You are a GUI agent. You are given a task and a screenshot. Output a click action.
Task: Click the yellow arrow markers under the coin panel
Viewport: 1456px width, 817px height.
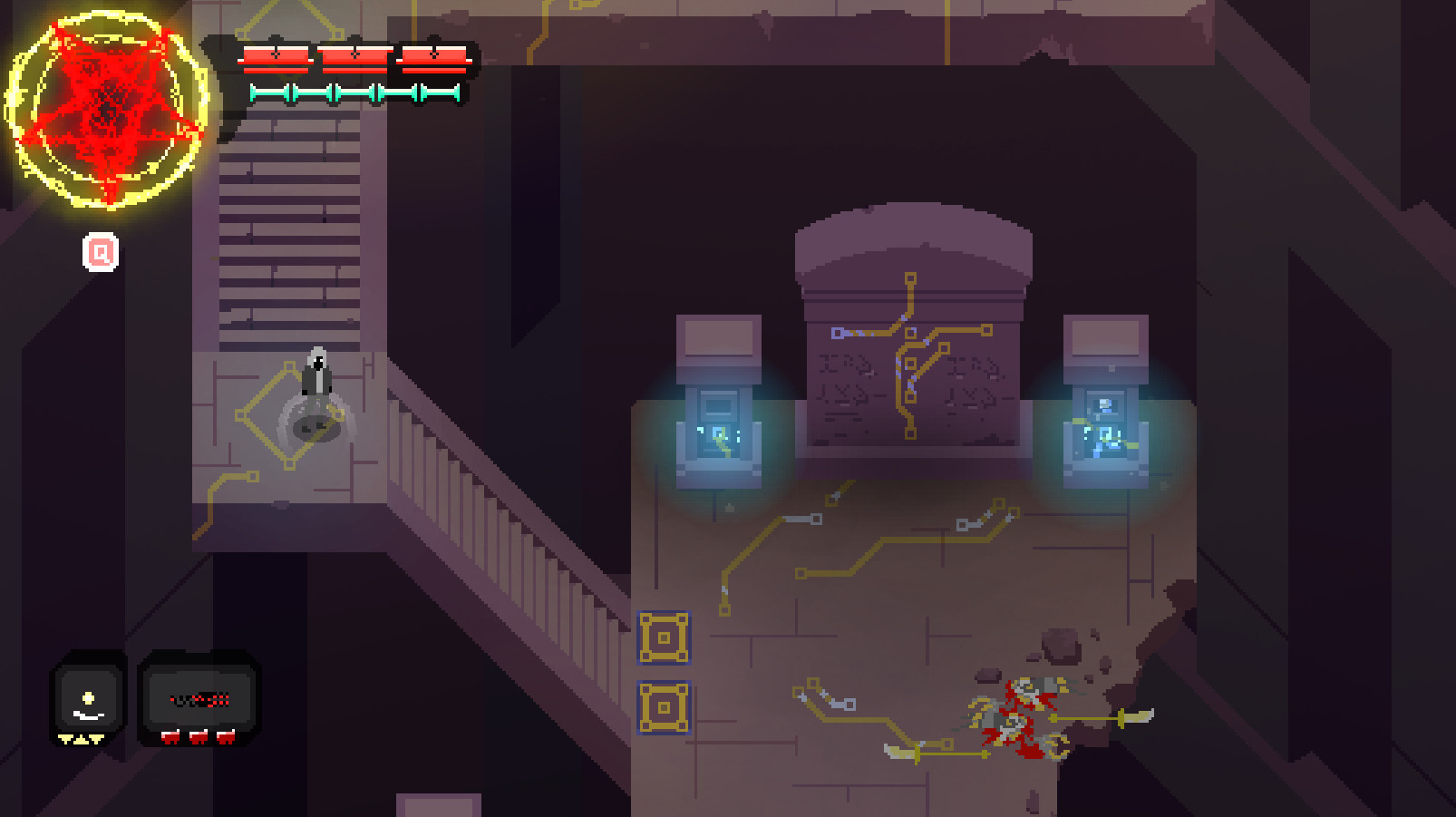coord(82,737)
